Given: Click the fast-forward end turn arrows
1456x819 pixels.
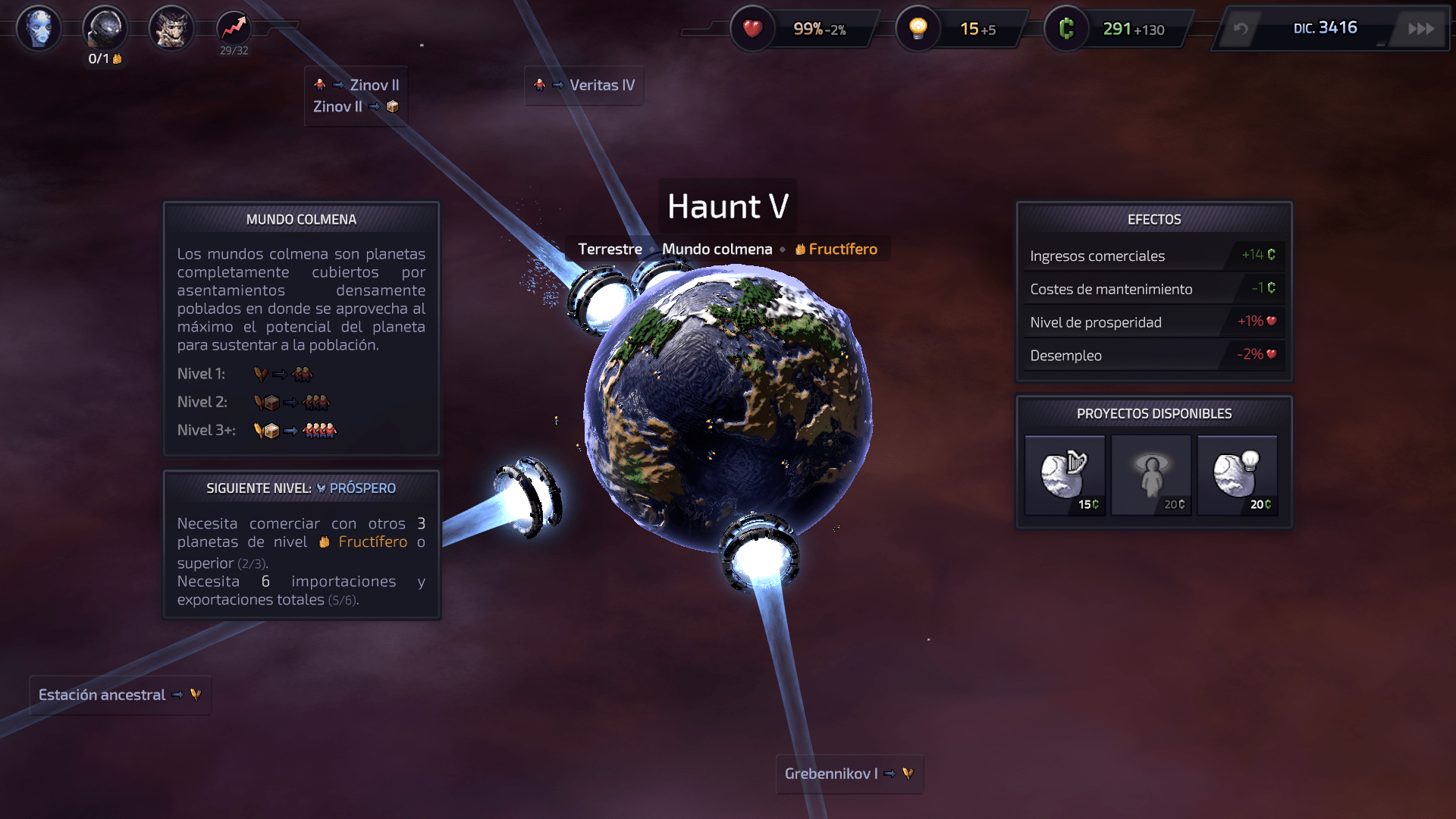Looking at the screenshot, I should click(1421, 29).
